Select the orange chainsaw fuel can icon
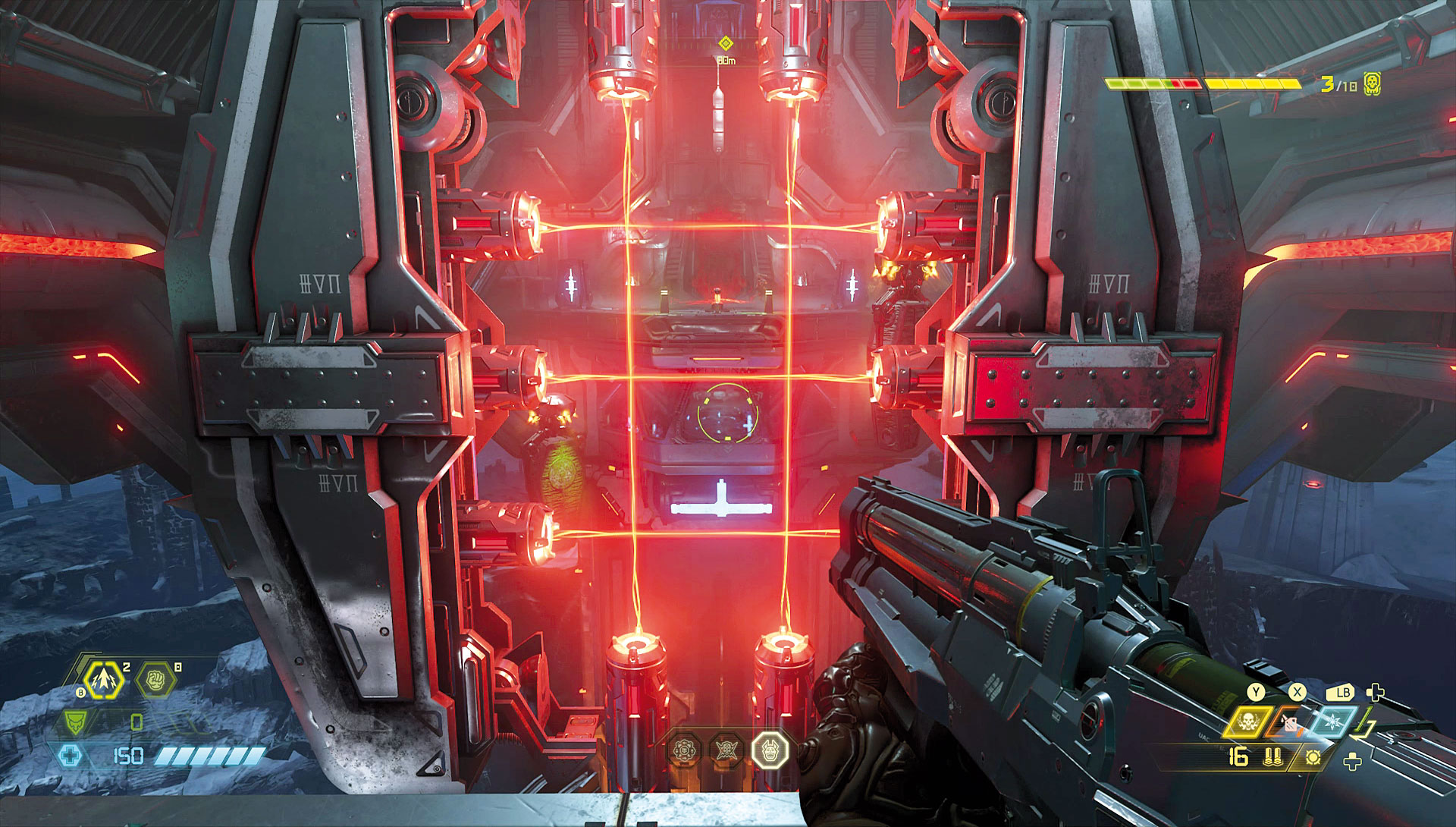Viewport: 1456px width, 827px height. point(1288,723)
